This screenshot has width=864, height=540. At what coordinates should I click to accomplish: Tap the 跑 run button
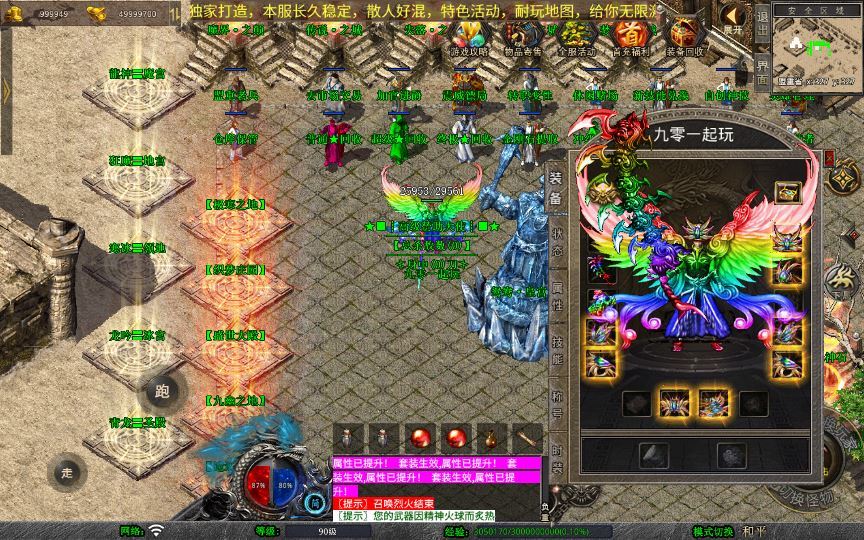click(163, 391)
